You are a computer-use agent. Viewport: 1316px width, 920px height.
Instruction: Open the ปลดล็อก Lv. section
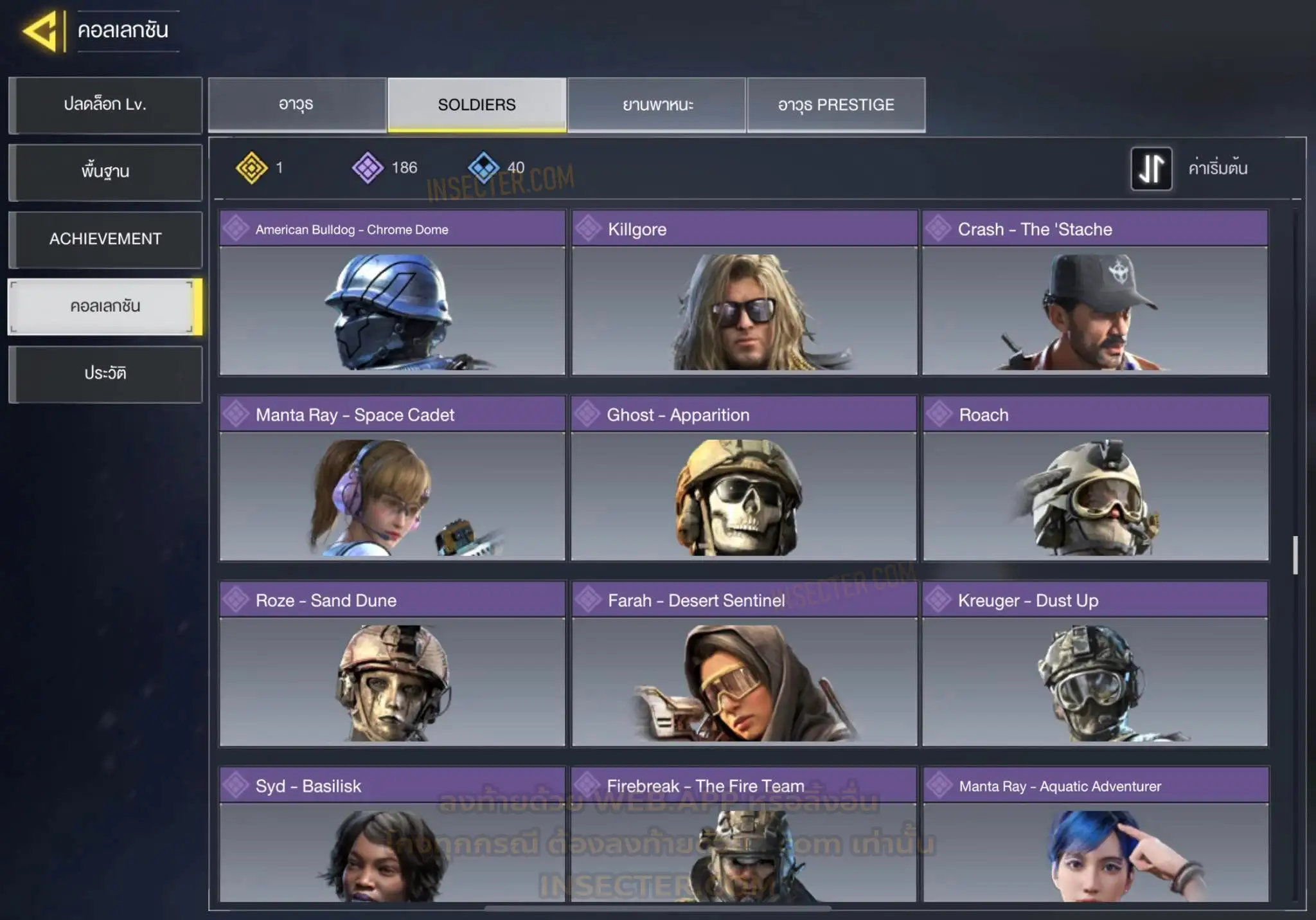[x=105, y=105]
